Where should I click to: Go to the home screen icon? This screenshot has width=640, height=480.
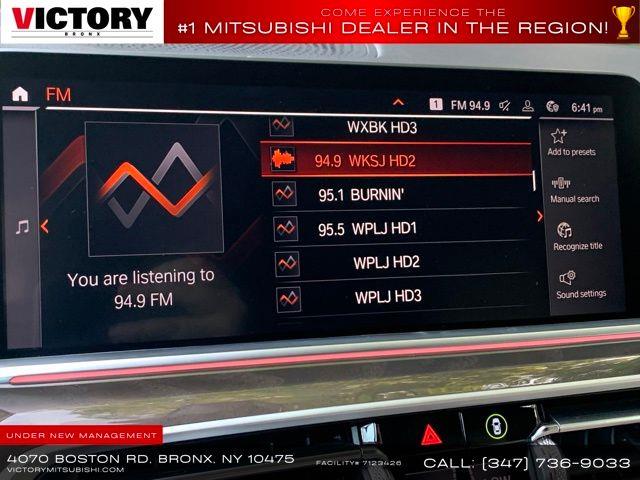click(20, 94)
